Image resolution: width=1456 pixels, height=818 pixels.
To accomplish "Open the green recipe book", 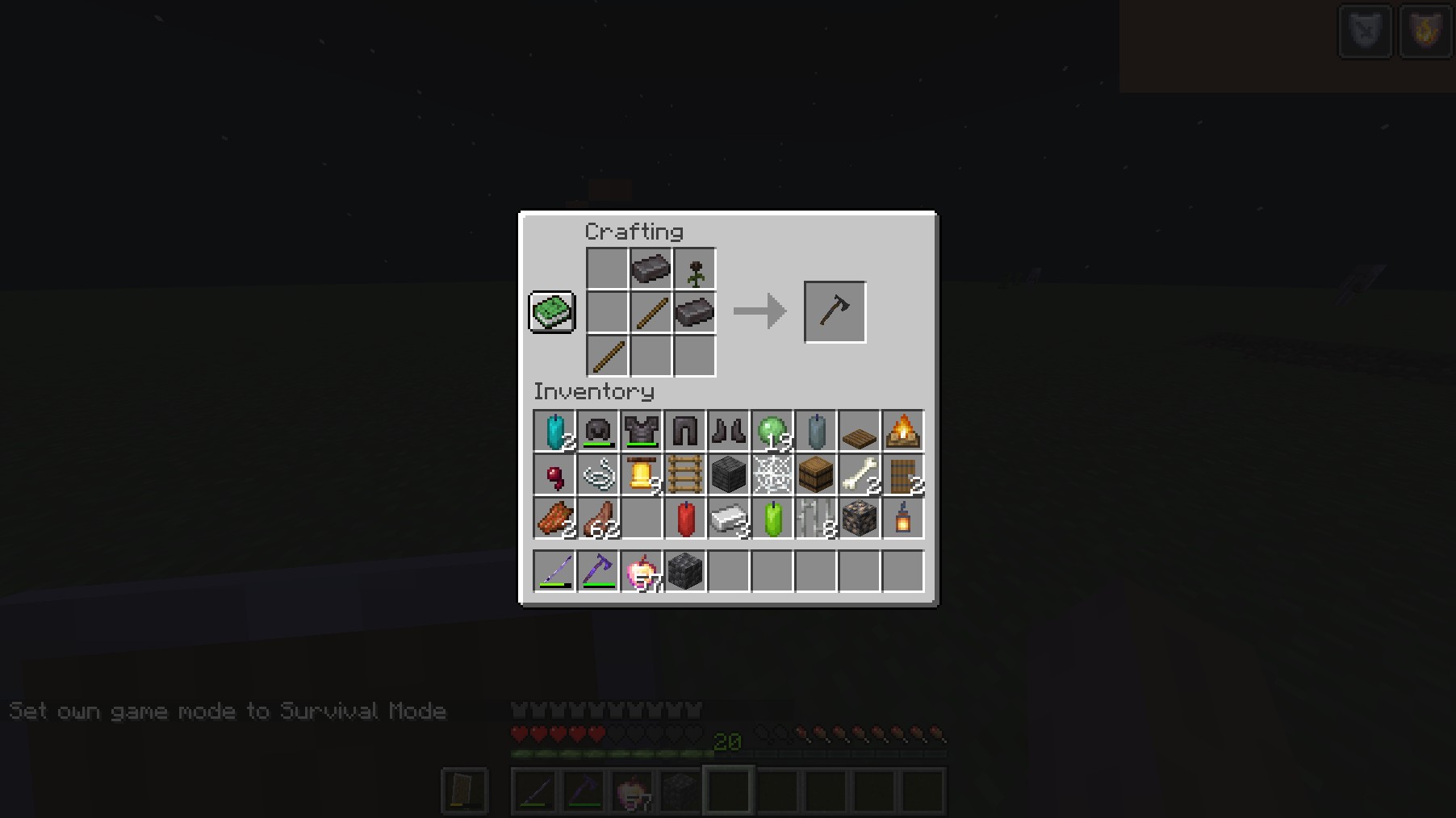I will (552, 312).
